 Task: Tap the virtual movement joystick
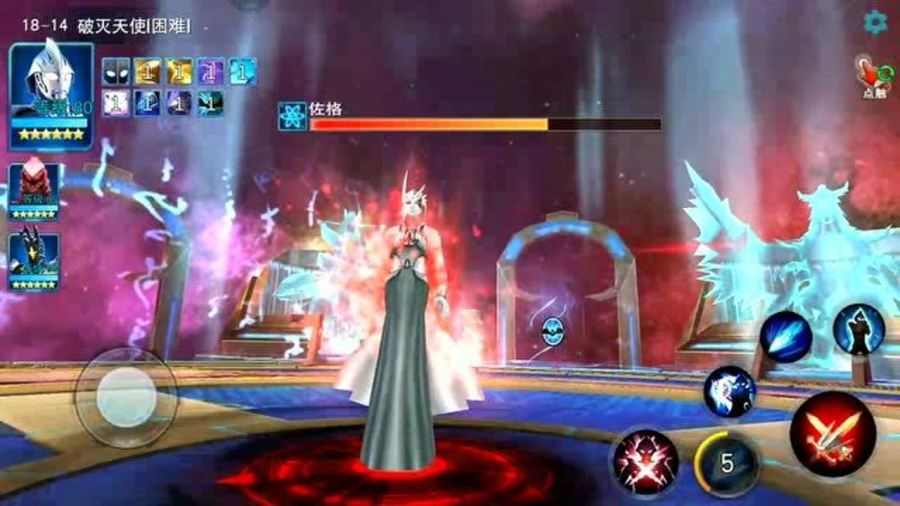click(126, 397)
